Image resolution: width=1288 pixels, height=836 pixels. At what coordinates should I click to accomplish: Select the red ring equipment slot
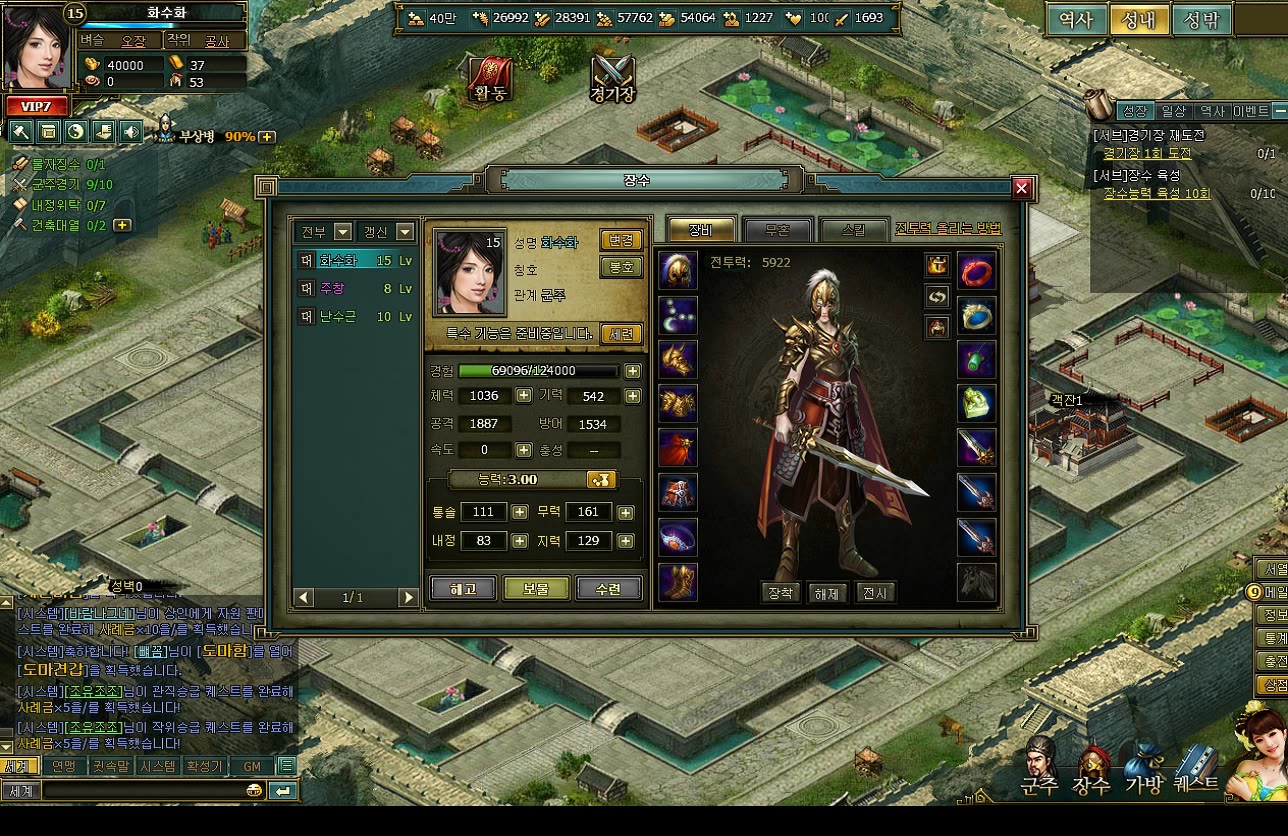[976, 270]
